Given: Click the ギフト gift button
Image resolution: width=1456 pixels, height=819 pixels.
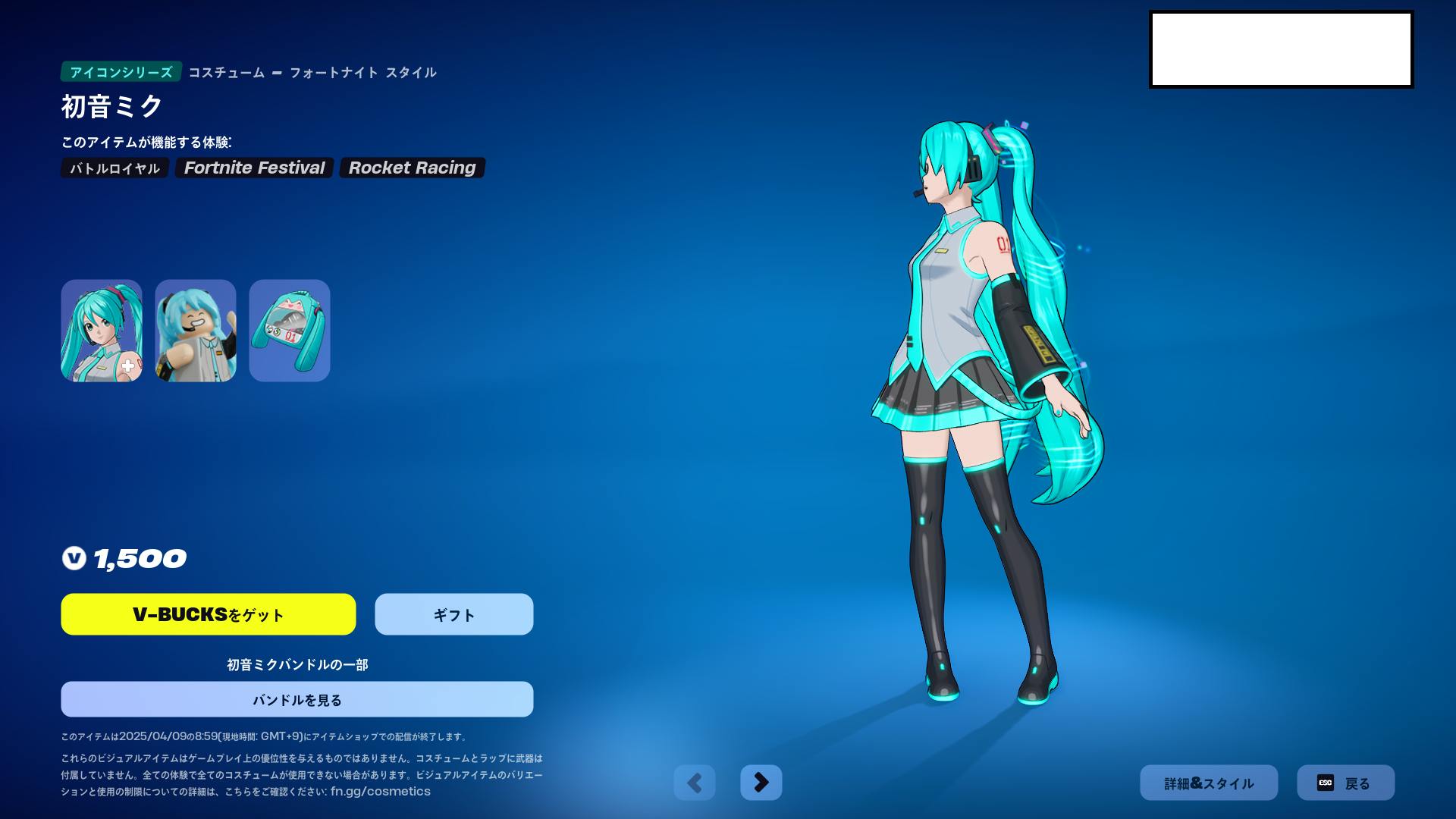Looking at the screenshot, I should pos(453,614).
